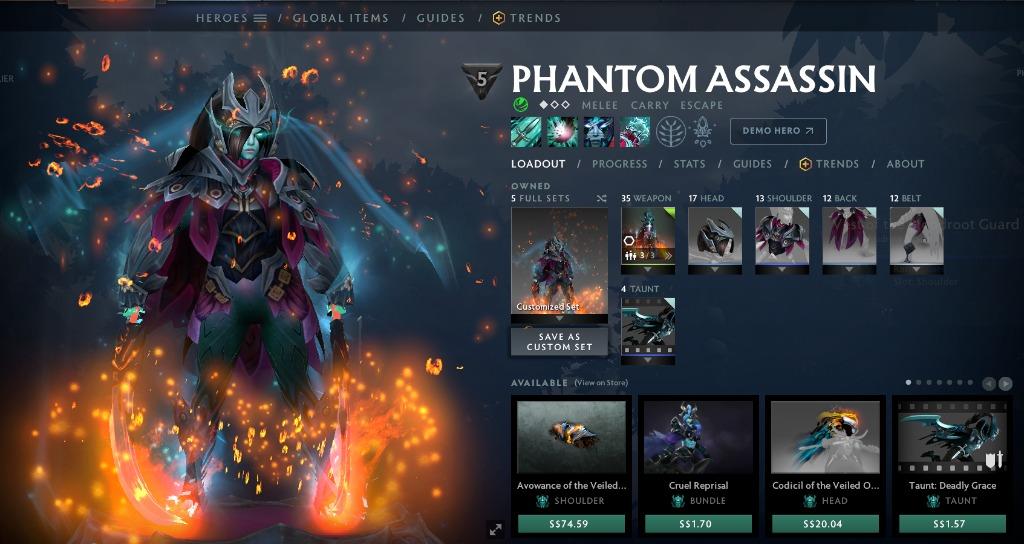The width and height of the screenshot is (1024, 544).
Task: Select the Belt item slot
Action: [916, 236]
